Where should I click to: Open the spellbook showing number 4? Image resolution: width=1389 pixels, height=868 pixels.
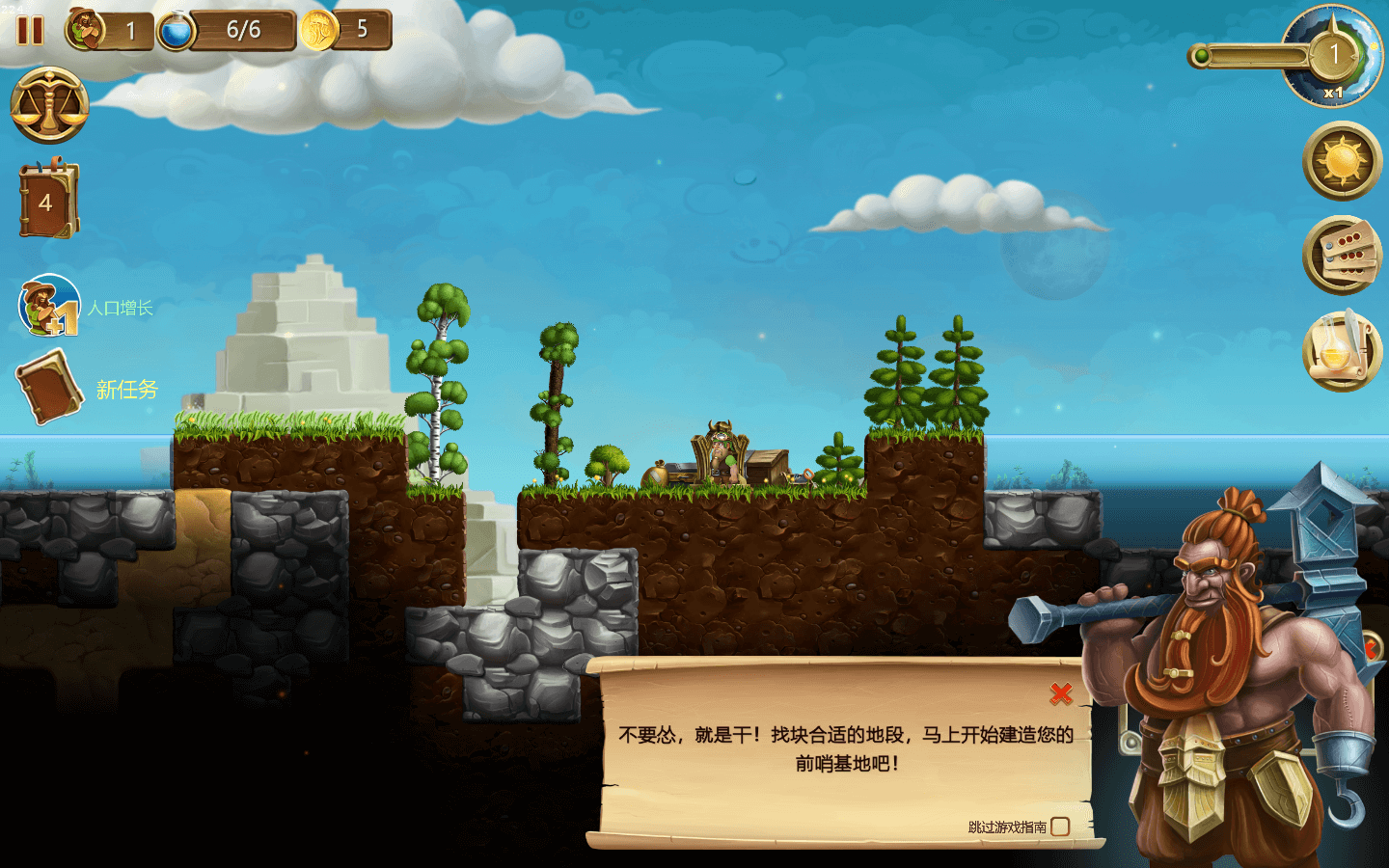pyautogui.click(x=47, y=201)
